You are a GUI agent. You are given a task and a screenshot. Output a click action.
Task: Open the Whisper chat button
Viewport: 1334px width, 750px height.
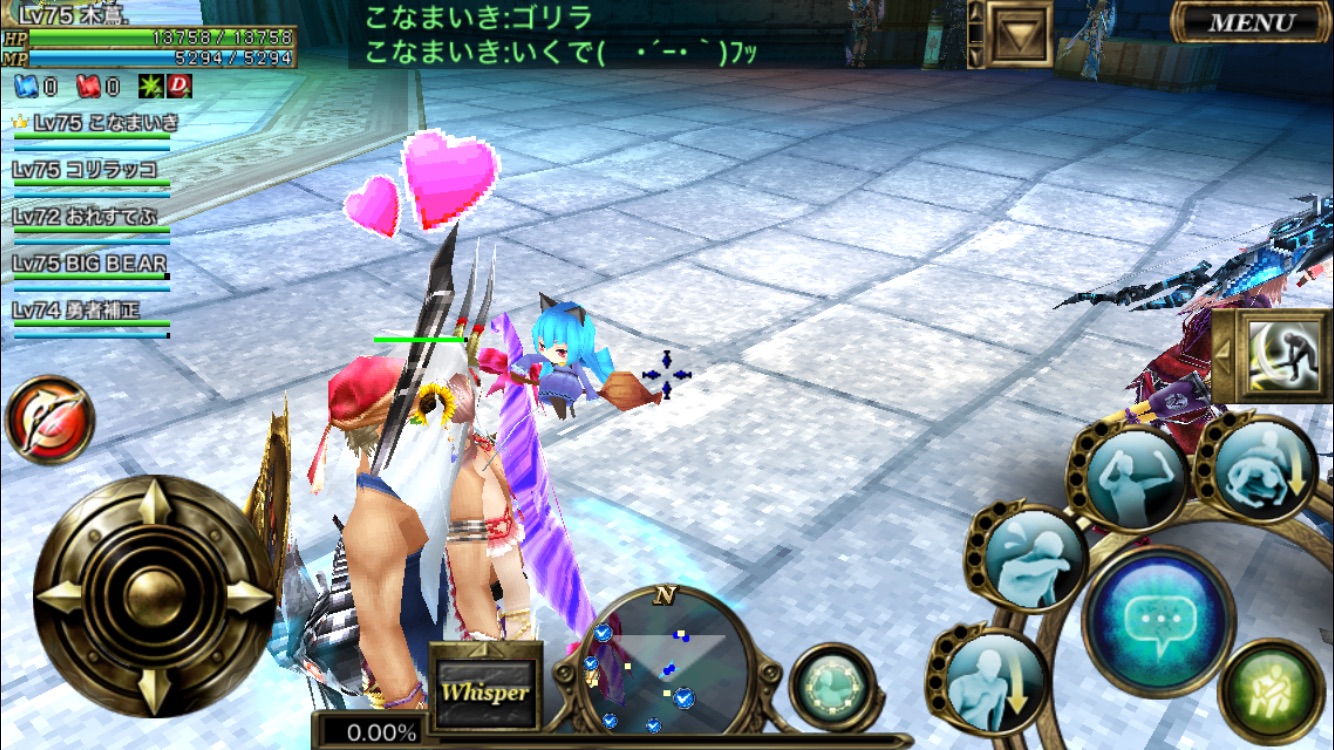(x=486, y=691)
